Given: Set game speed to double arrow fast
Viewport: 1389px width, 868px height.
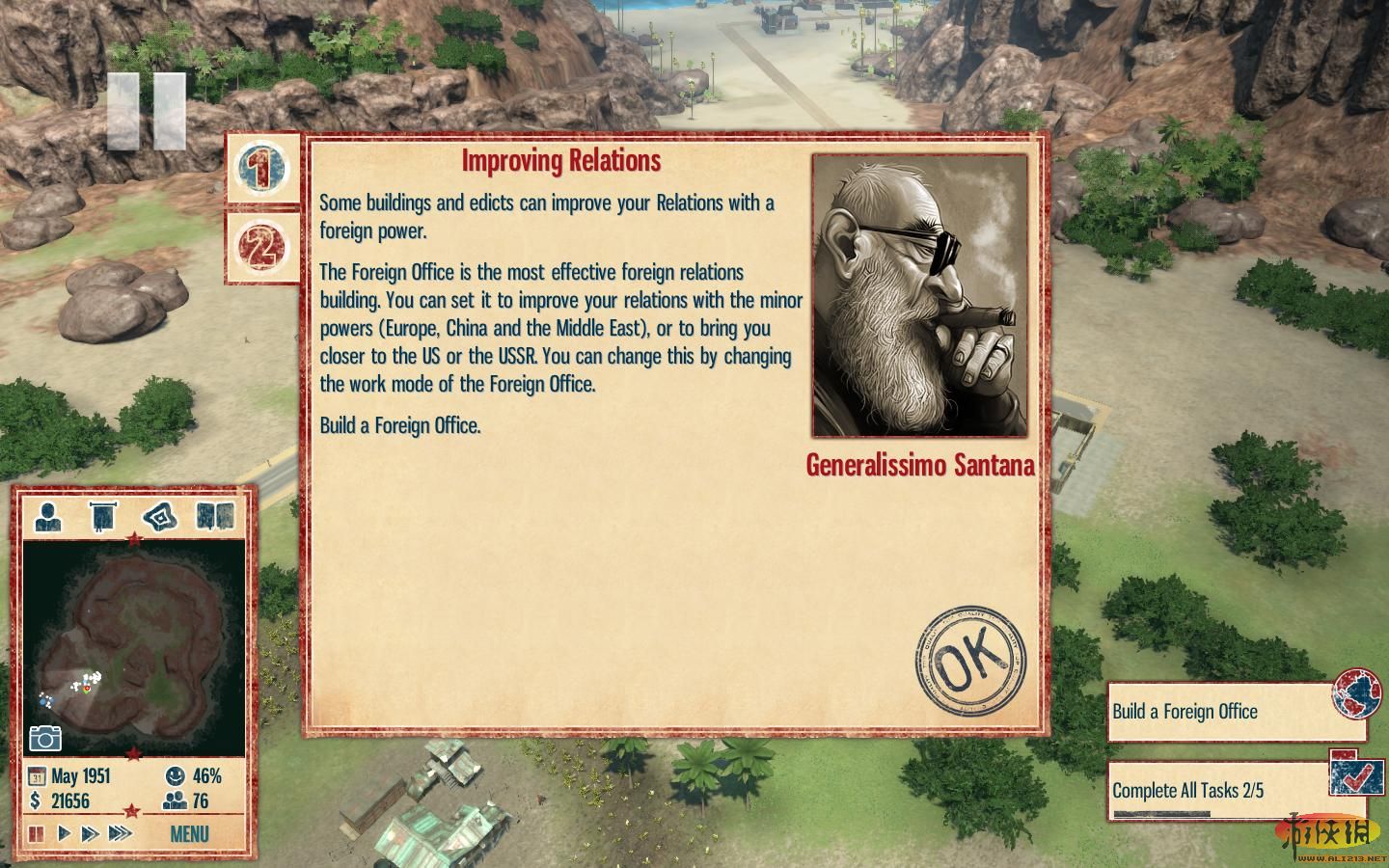Looking at the screenshot, I should (x=91, y=833).
